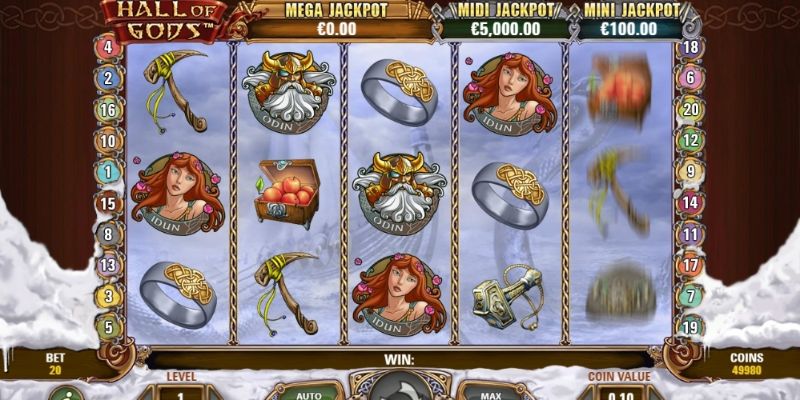Viewport: 800px width, 400px height.
Task: Select payline 19 marker
Action: (x=688, y=326)
